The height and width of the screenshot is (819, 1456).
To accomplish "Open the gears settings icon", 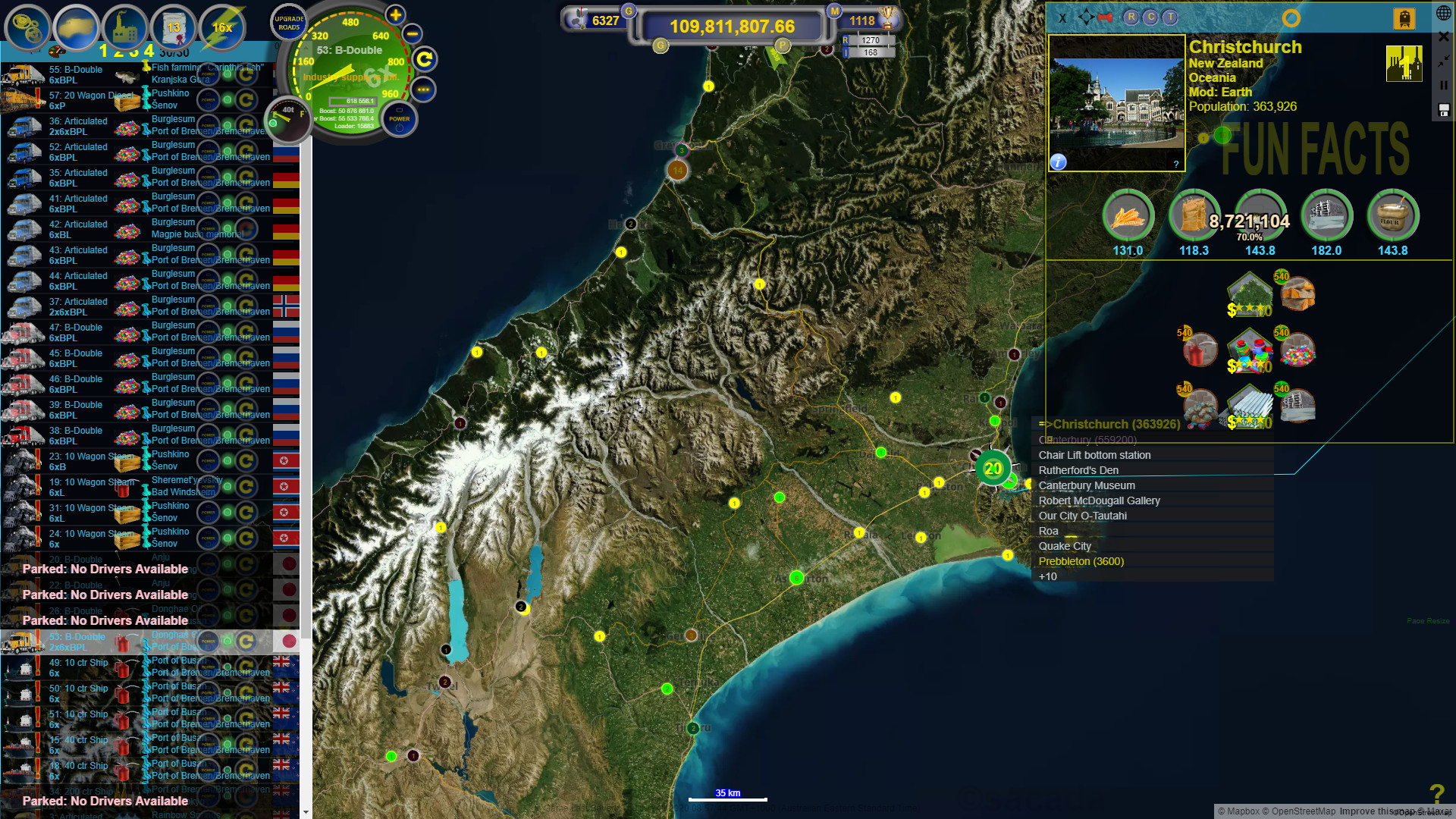I will (x=26, y=27).
